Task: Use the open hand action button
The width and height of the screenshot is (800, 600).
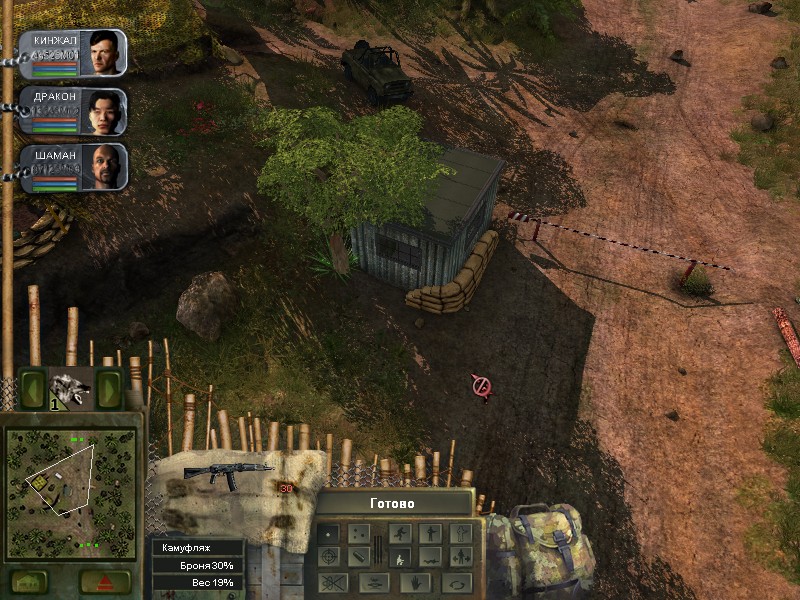Action: (x=415, y=581)
